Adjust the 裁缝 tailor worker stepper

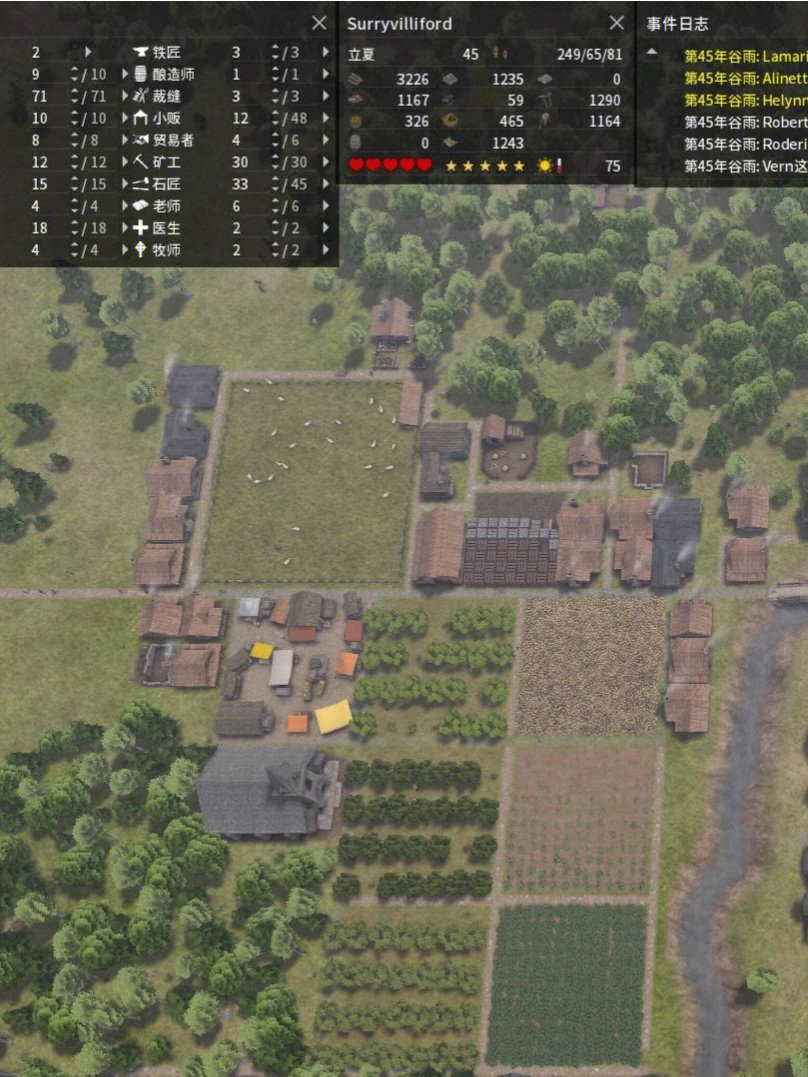tap(275, 96)
